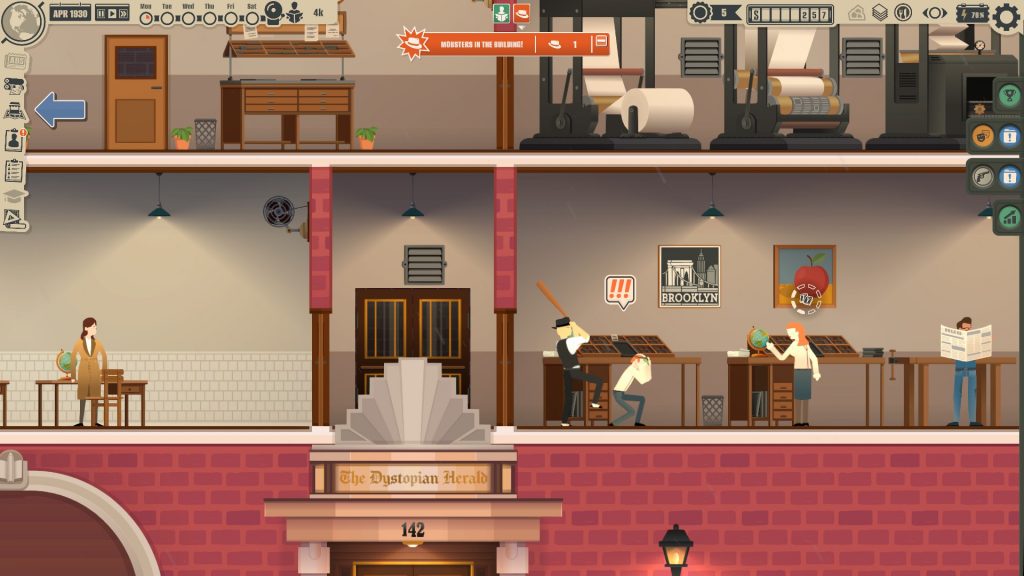Enable fast-forward time speed

click(124, 14)
